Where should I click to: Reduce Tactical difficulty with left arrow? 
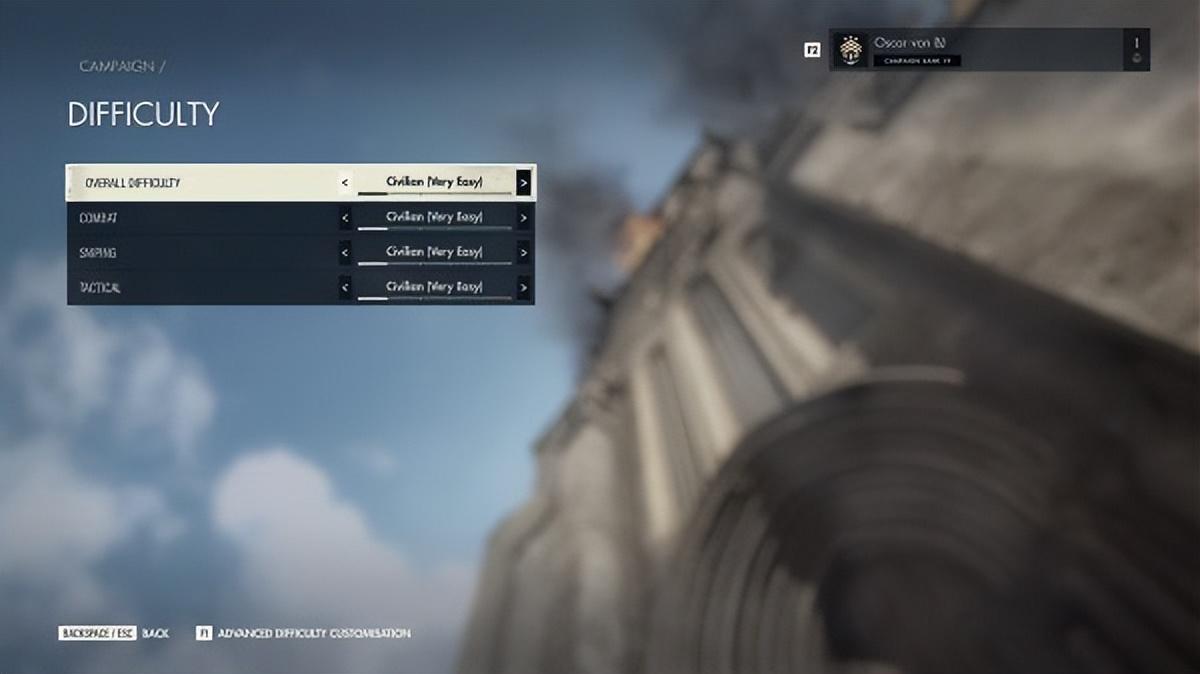(345, 288)
